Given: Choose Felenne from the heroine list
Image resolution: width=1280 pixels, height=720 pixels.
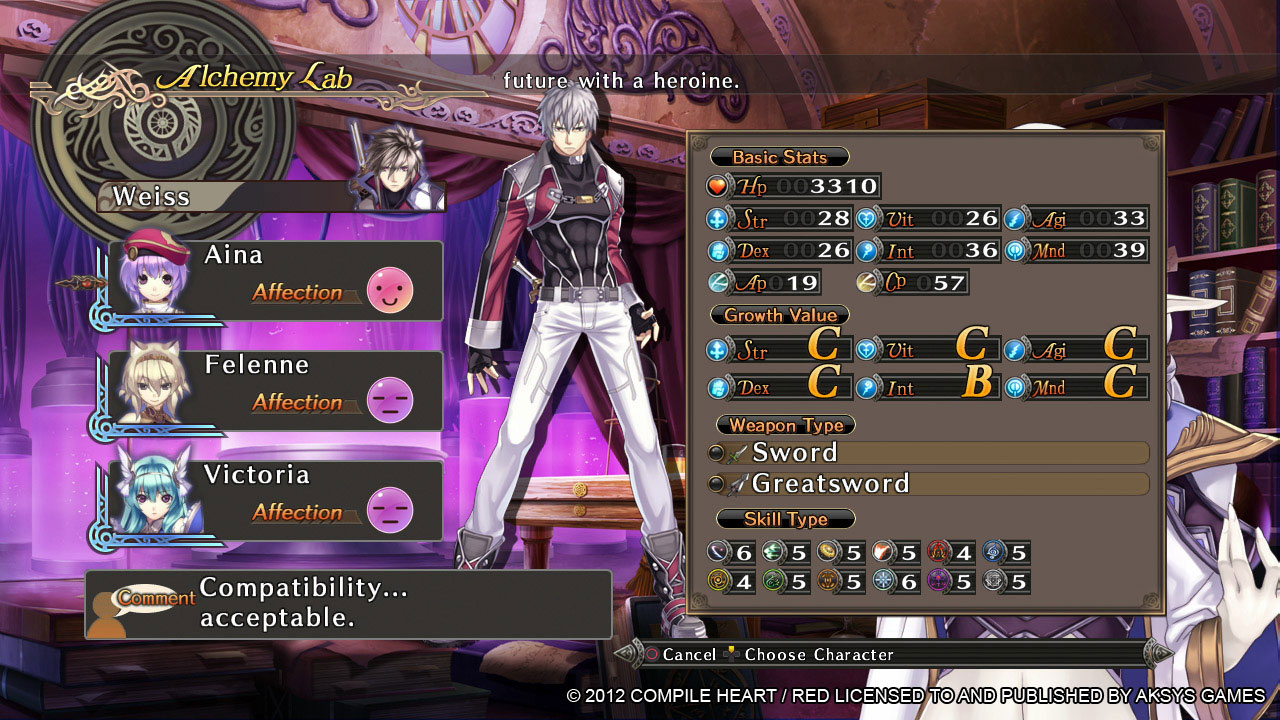Looking at the screenshot, I should coord(275,391).
